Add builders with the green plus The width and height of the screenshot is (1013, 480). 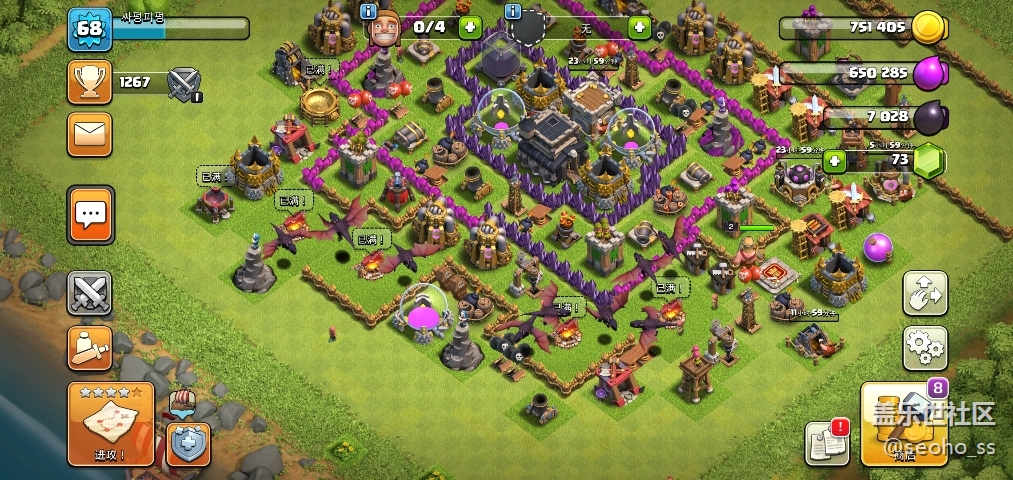coord(470,27)
